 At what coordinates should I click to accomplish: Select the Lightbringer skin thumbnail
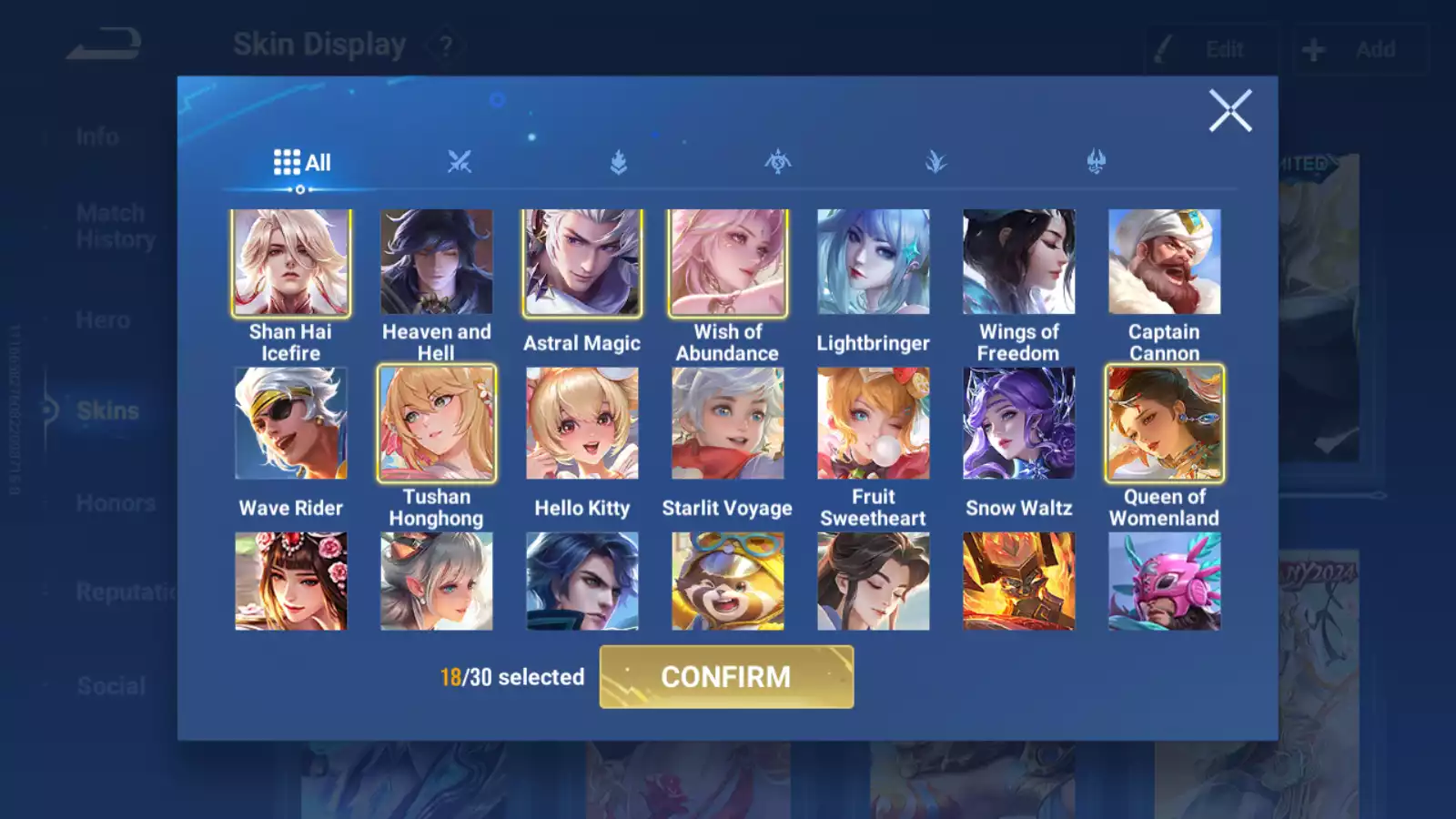tap(873, 262)
